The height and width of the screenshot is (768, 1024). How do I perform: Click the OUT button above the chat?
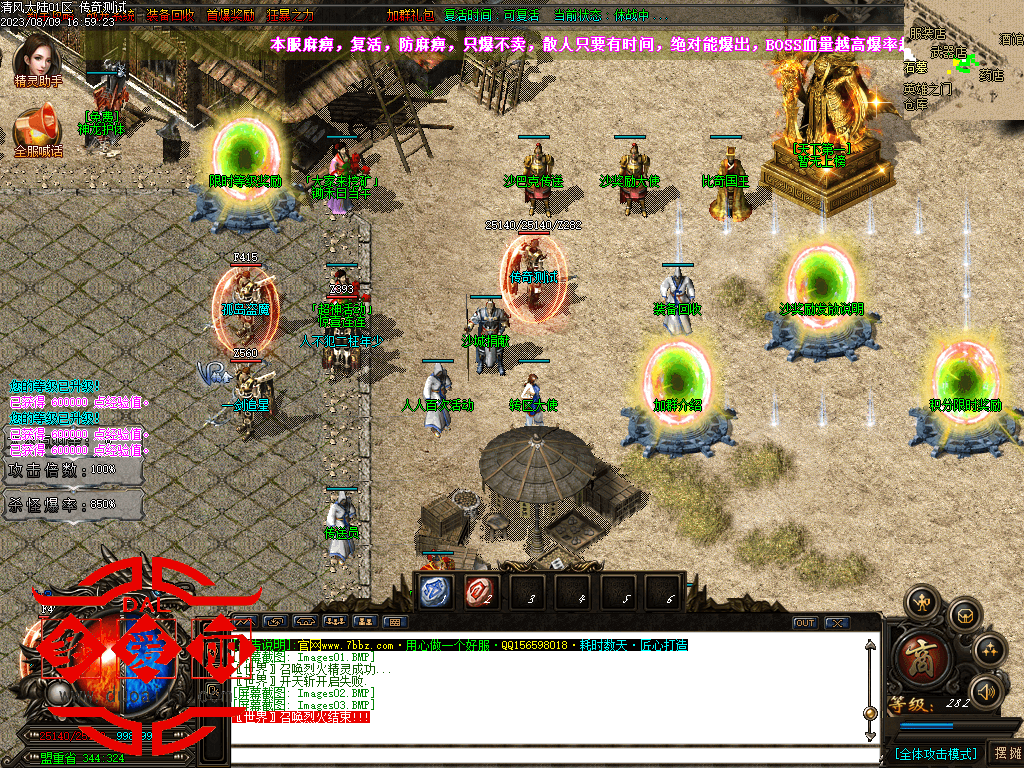tap(805, 623)
